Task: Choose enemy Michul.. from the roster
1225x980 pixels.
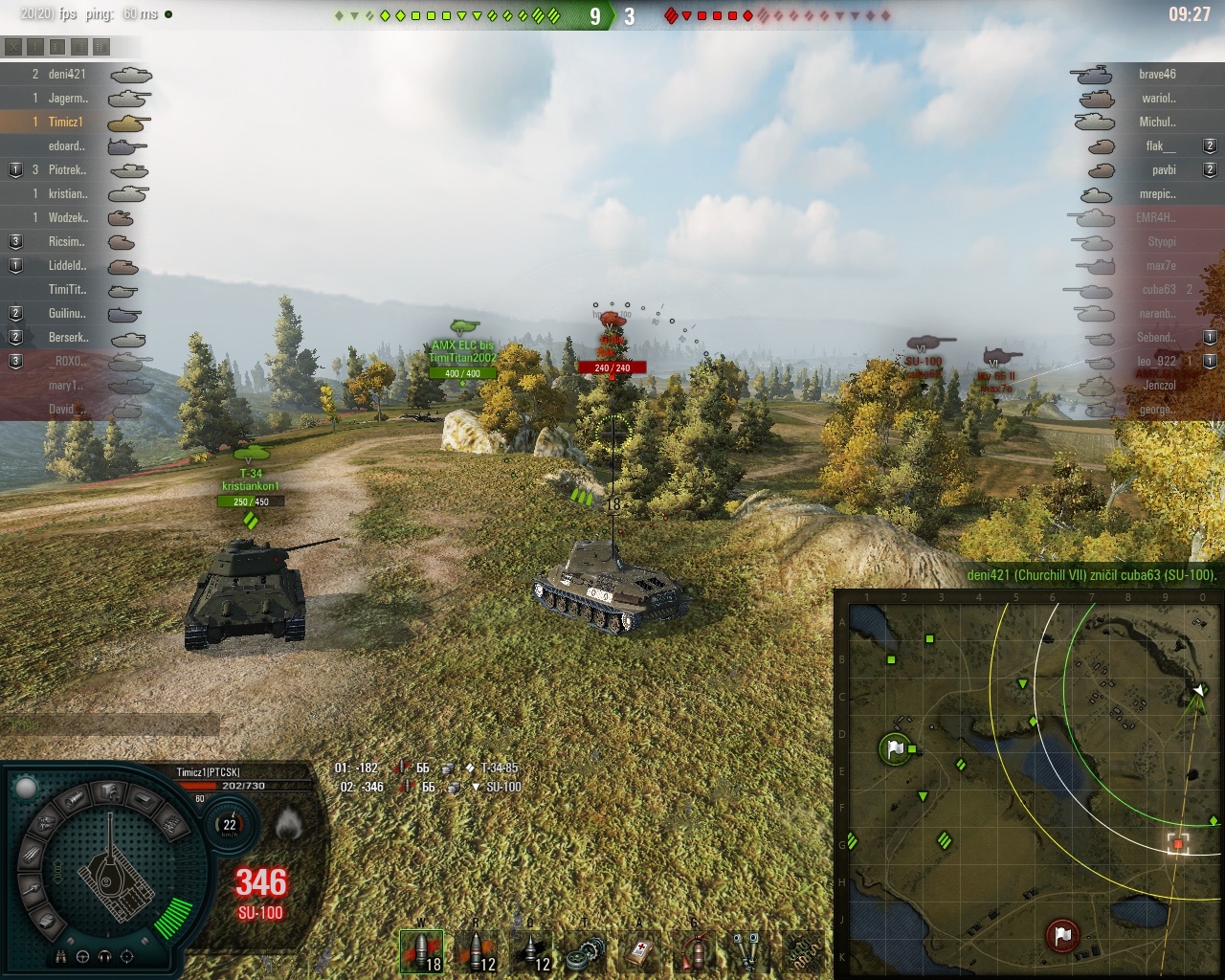Action: 1157,122
